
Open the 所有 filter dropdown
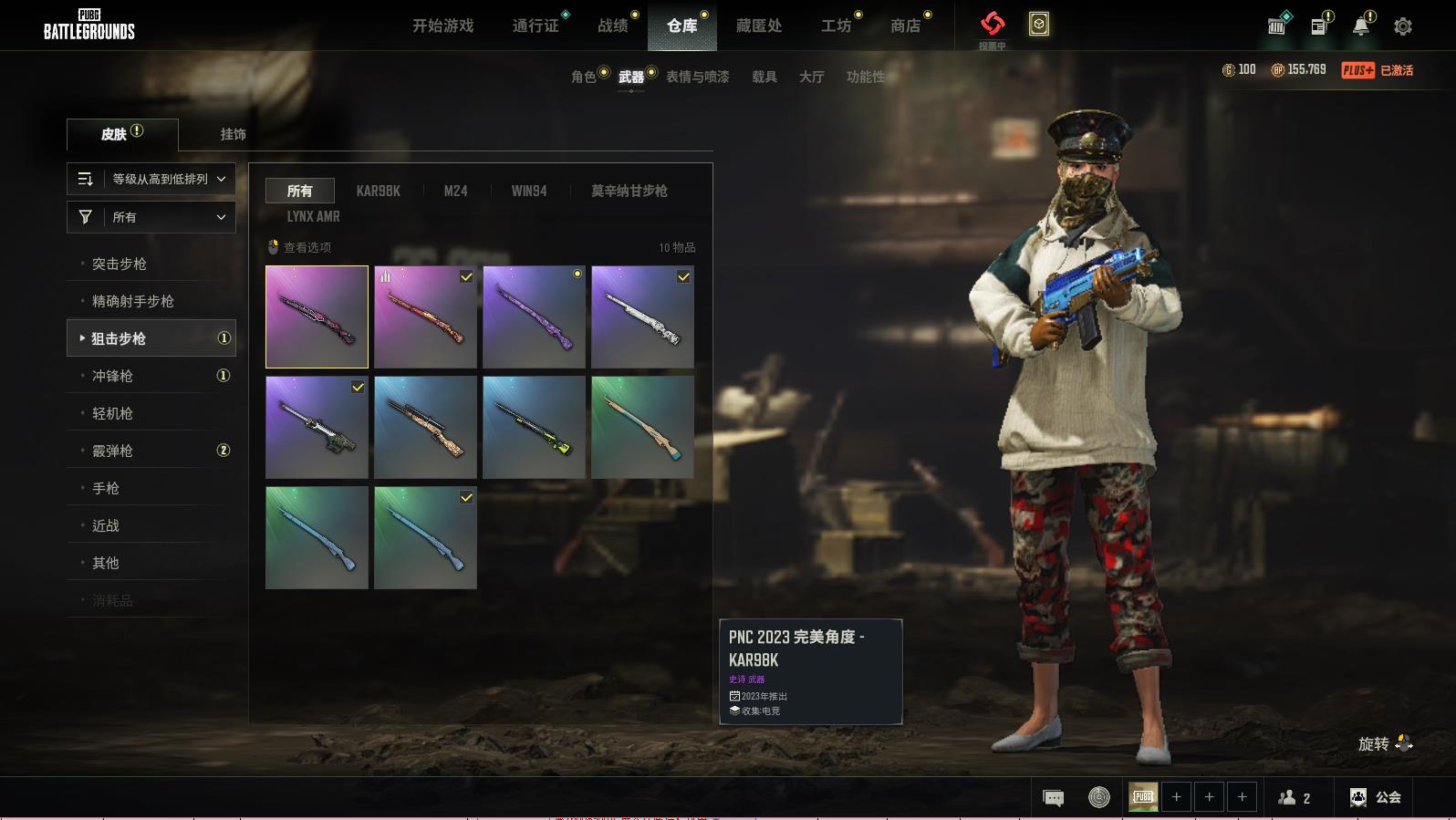coord(151,217)
